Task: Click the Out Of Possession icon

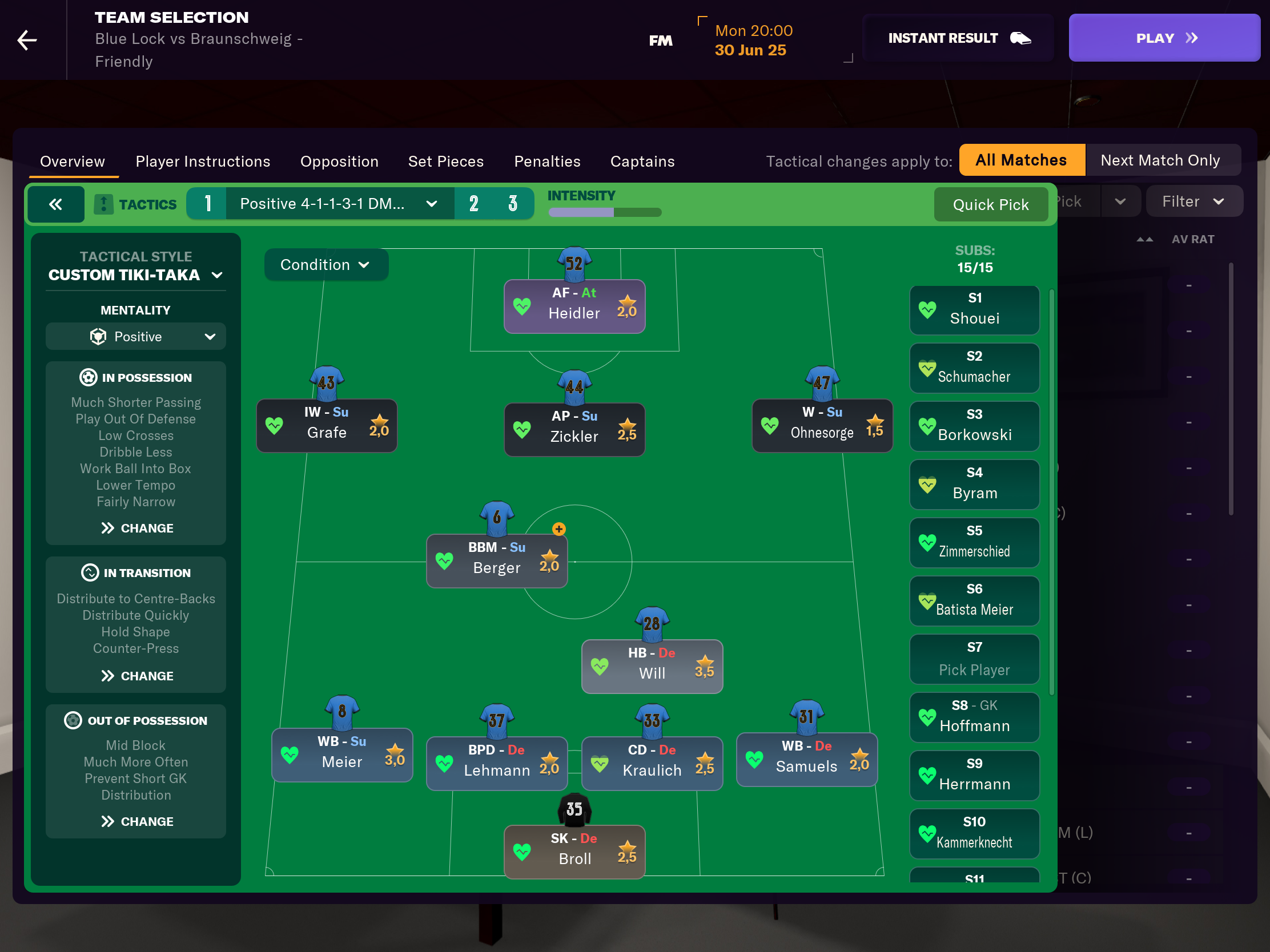Action: (74, 720)
